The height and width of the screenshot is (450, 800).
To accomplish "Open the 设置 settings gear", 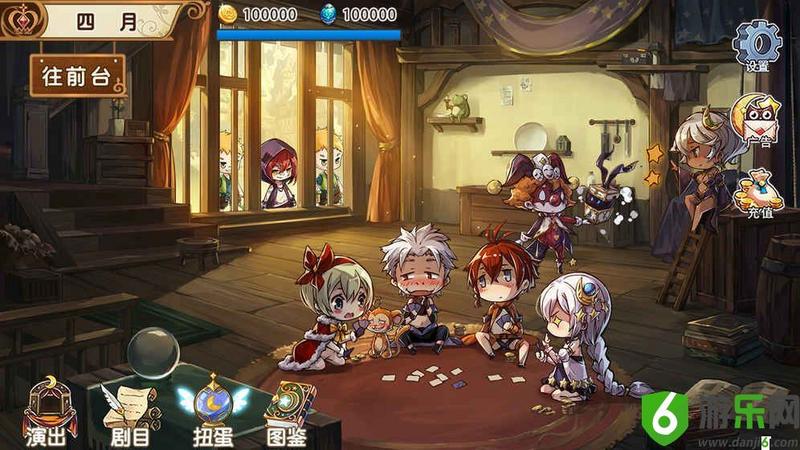I will 757,44.
